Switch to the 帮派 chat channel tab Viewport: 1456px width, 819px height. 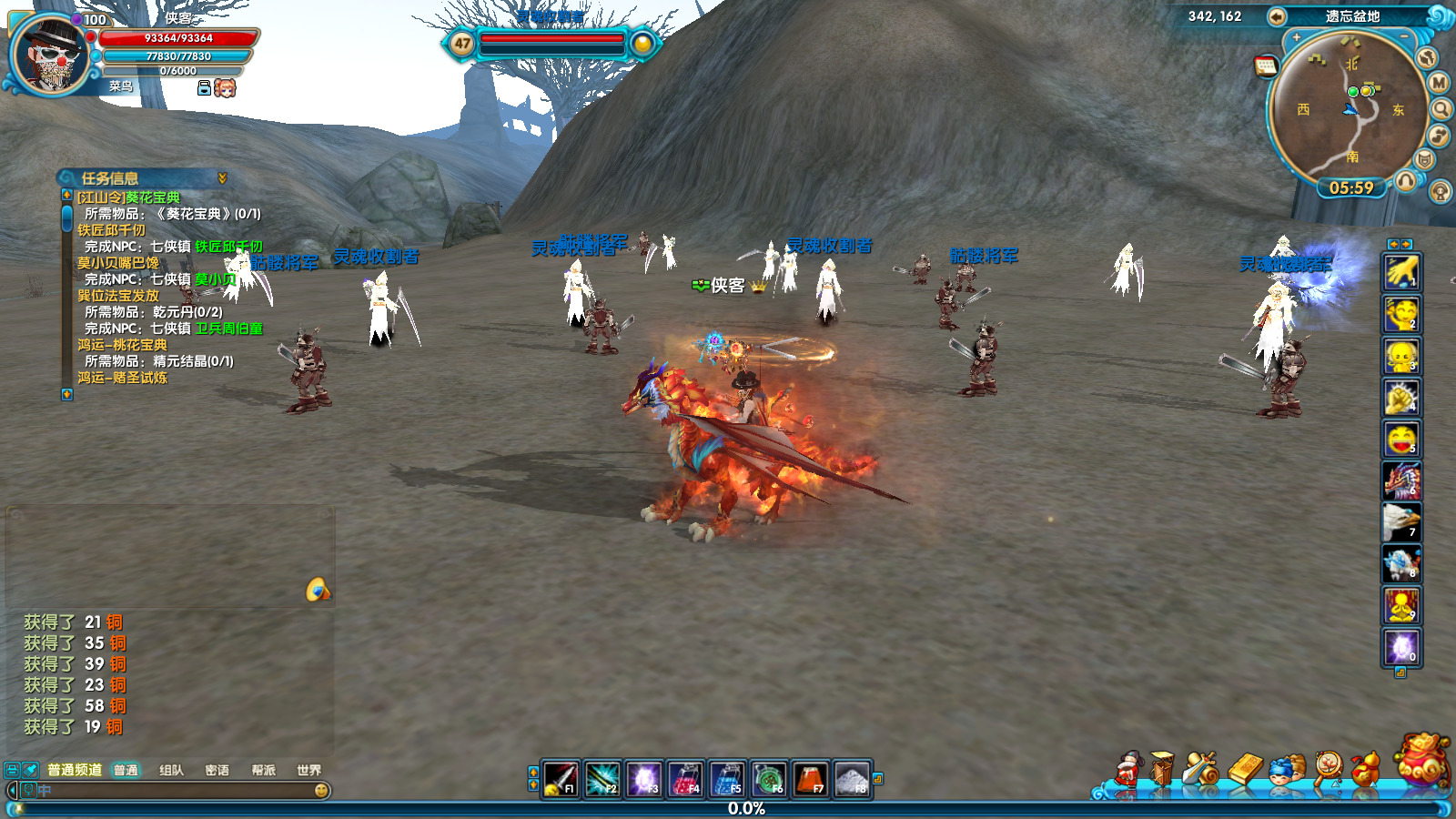[263, 770]
